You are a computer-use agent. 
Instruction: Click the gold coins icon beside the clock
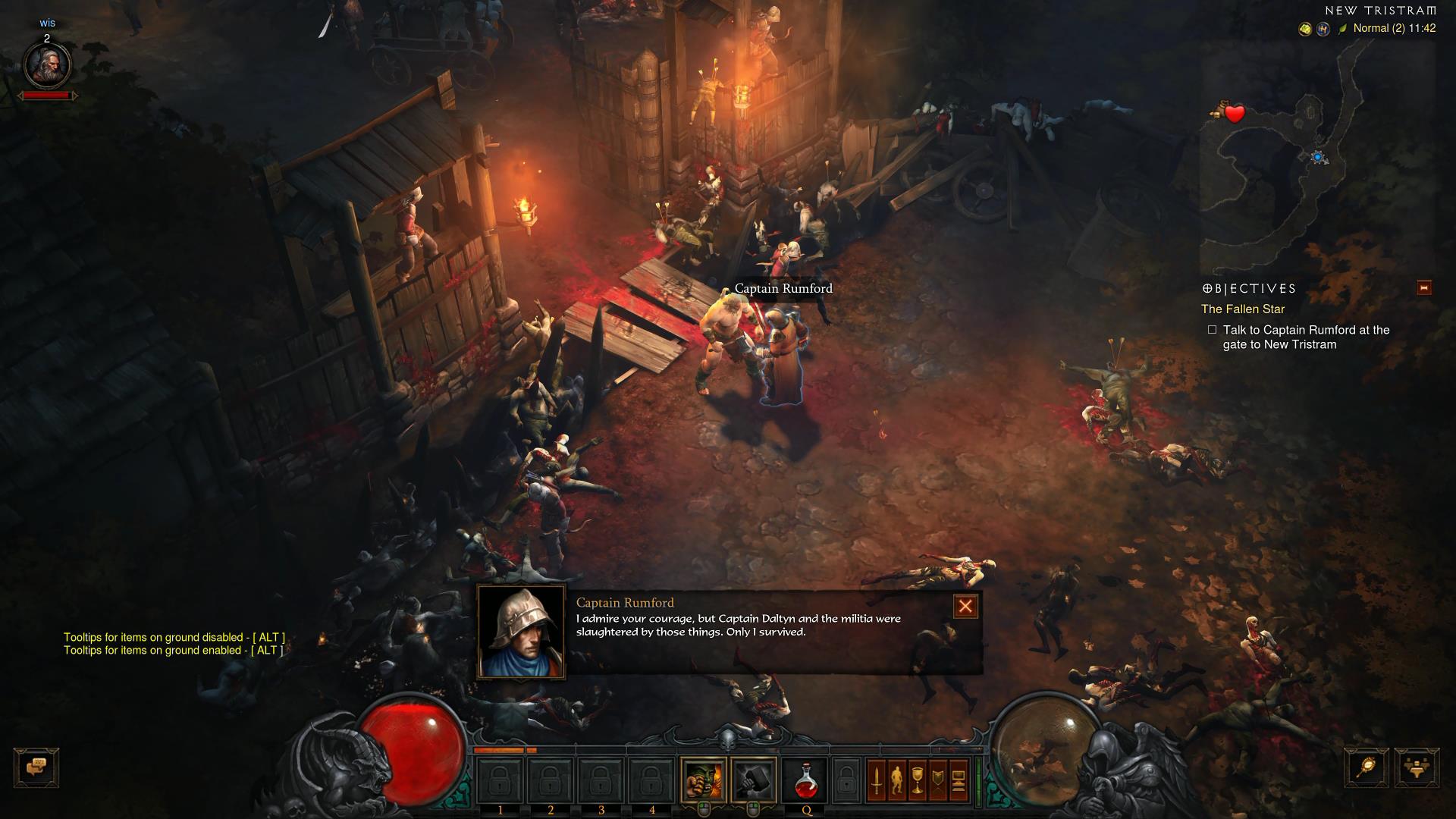pos(1305,29)
